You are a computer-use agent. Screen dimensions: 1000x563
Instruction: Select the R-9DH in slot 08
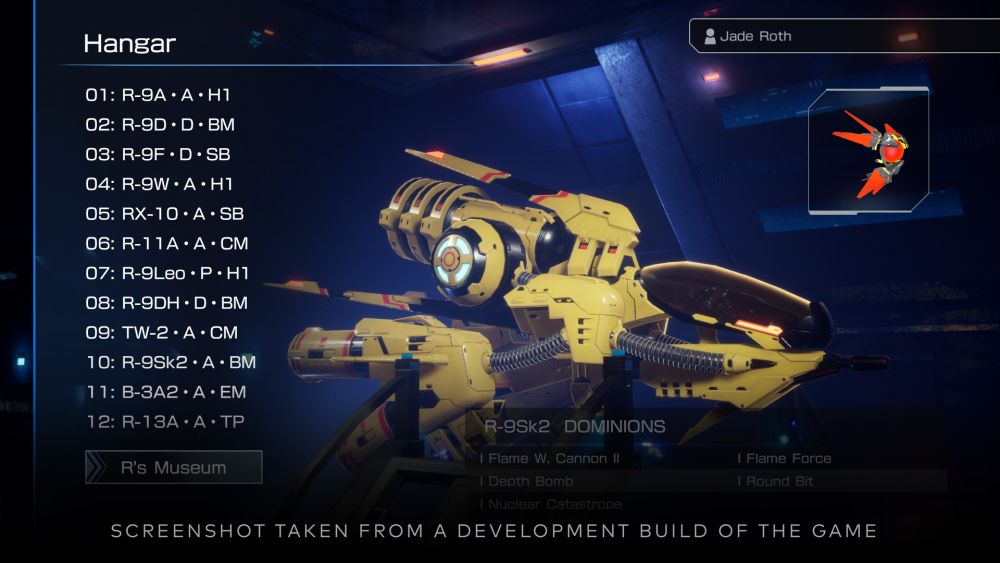pyautogui.click(x=166, y=303)
